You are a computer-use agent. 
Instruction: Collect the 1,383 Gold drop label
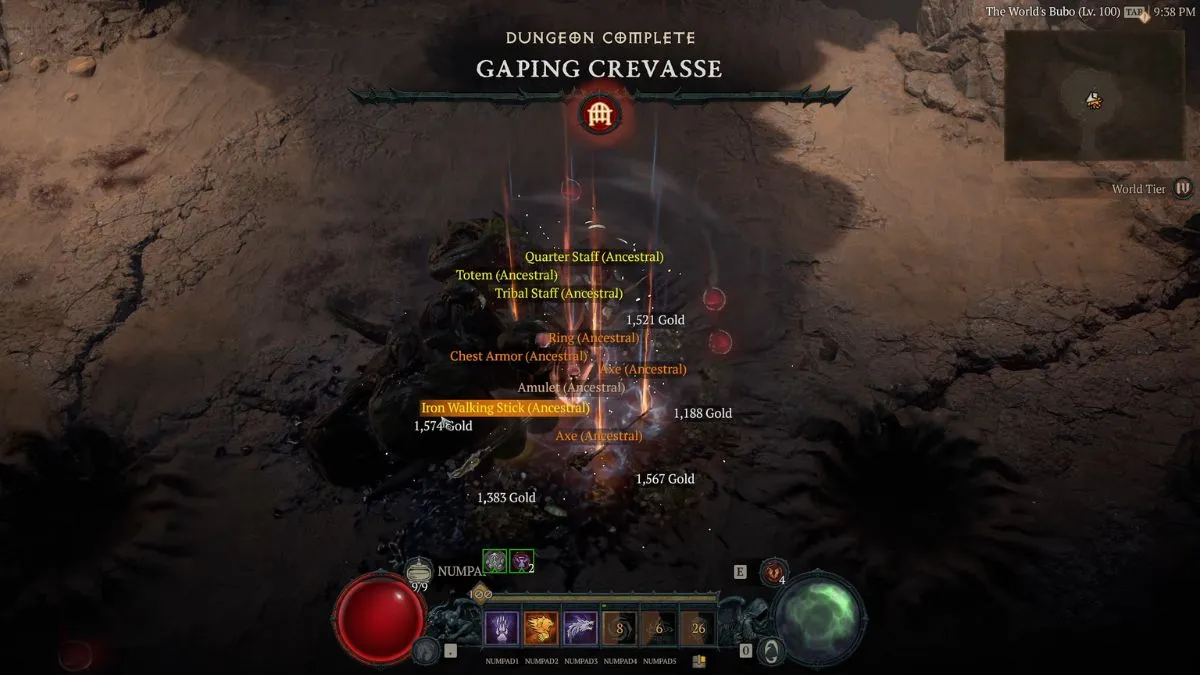tap(506, 497)
